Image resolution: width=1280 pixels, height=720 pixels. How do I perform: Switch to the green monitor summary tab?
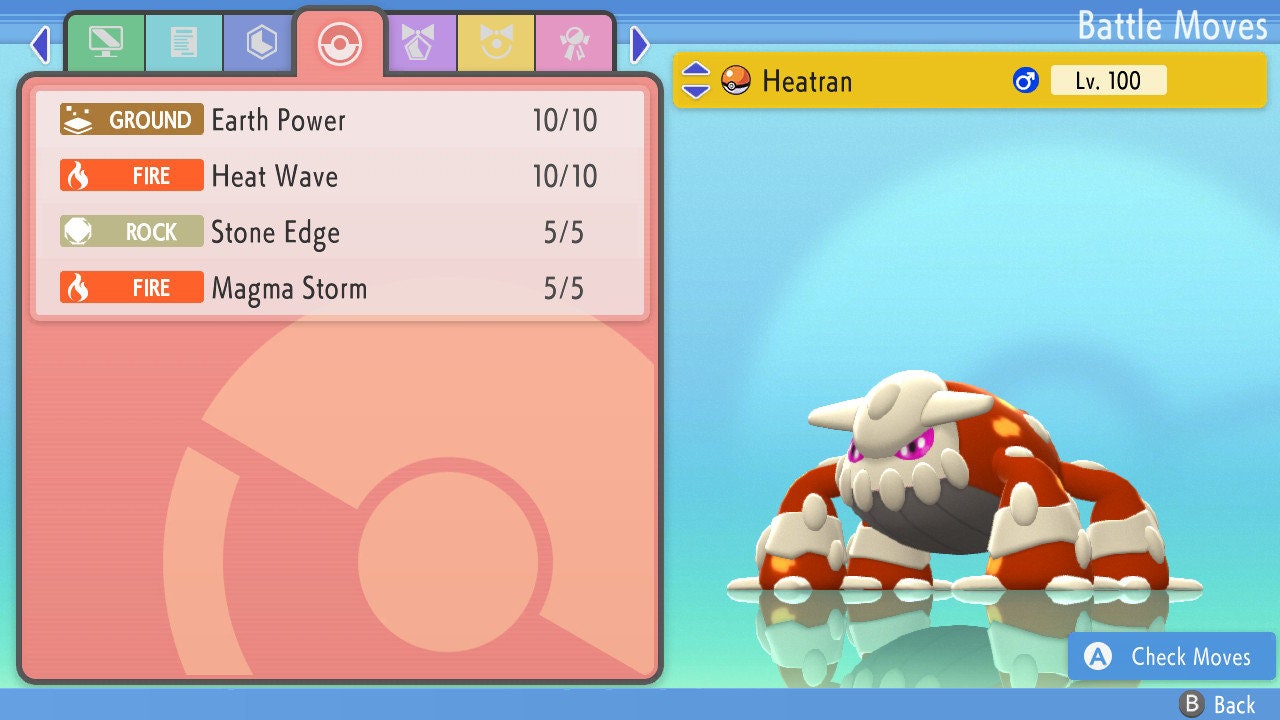click(x=105, y=42)
